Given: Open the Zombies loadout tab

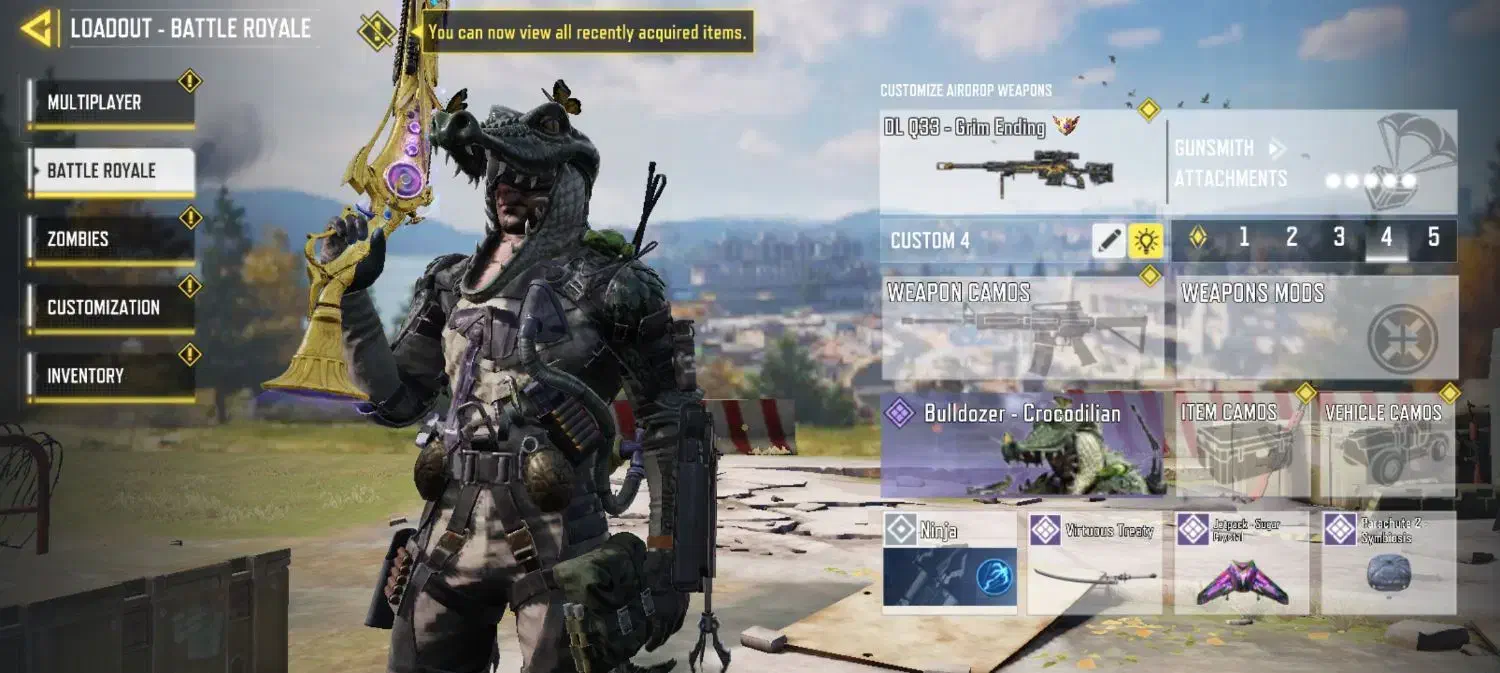Looking at the screenshot, I should tap(111, 239).
